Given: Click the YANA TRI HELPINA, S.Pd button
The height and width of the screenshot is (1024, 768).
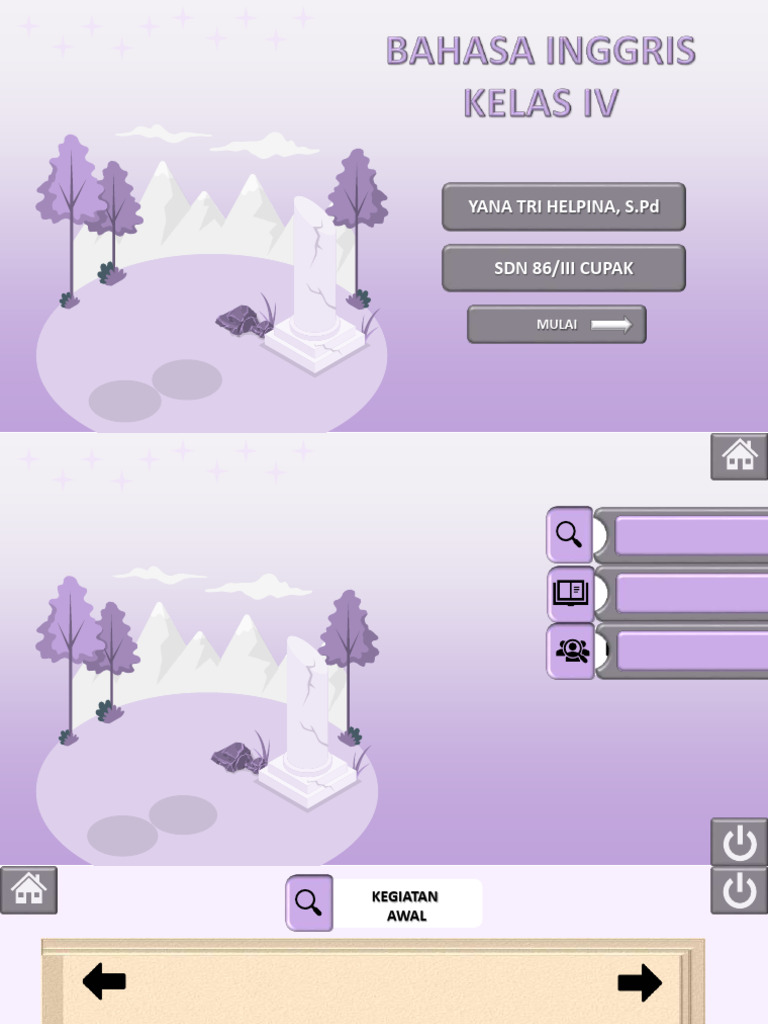Looking at the screenshot, I should coord(563,207).
